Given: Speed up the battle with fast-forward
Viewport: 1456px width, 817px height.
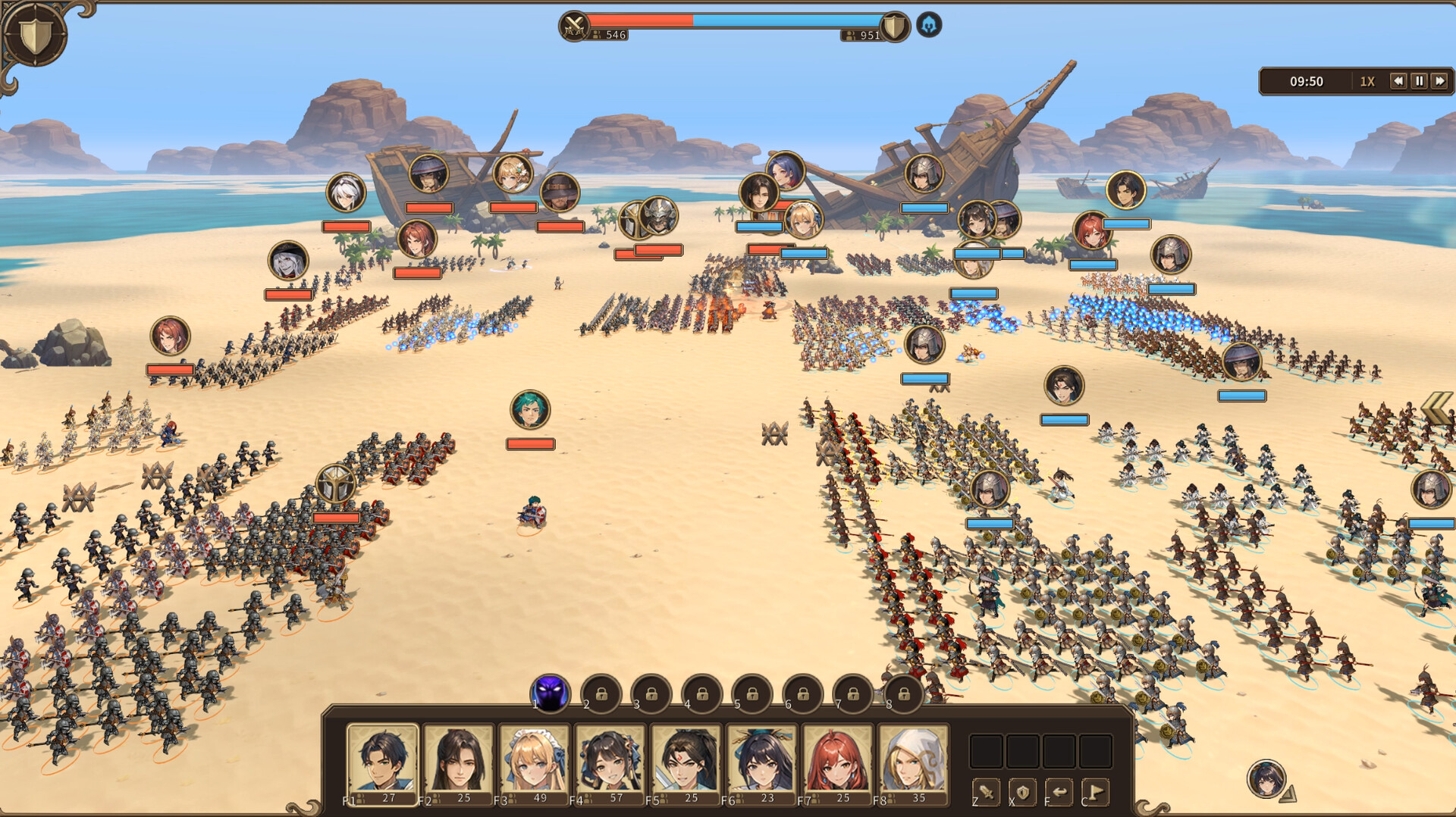Looking at the screenshot, I should click(1439, 81).
